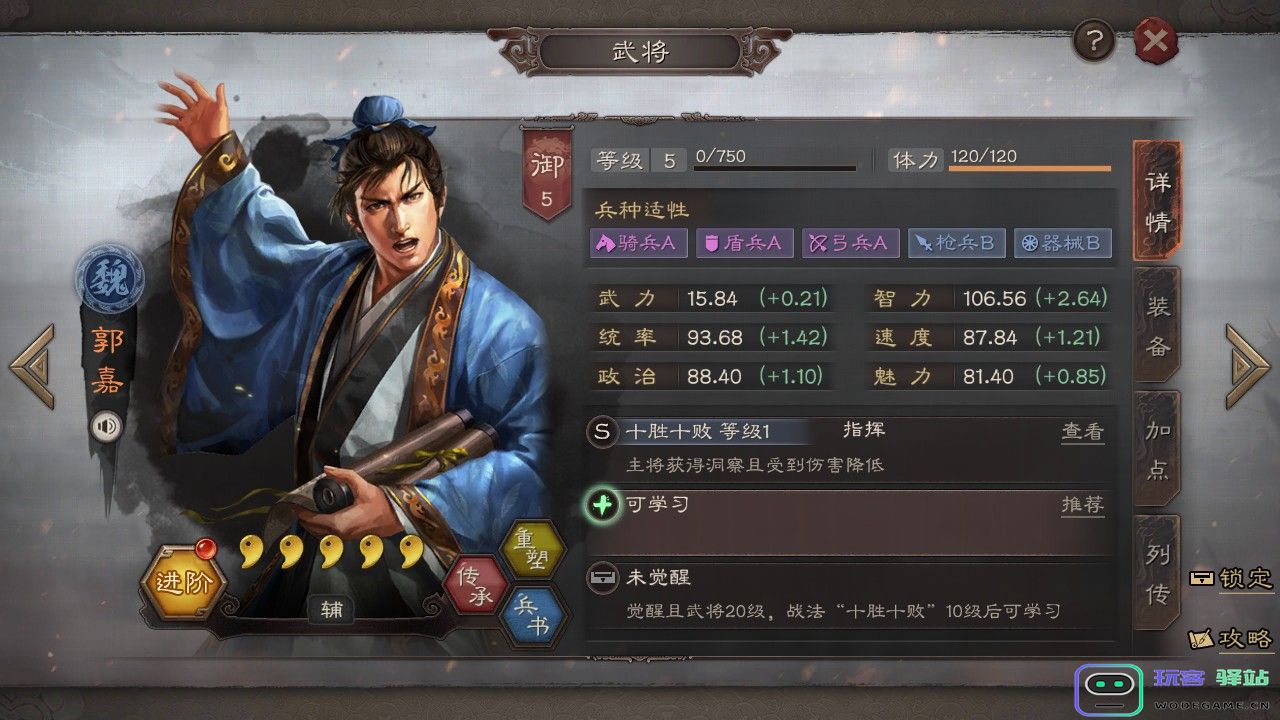Viewport: 1280px width, 720px height.
Task: Play Guo Jia's voice clip
Action: [x=107, y=425]
